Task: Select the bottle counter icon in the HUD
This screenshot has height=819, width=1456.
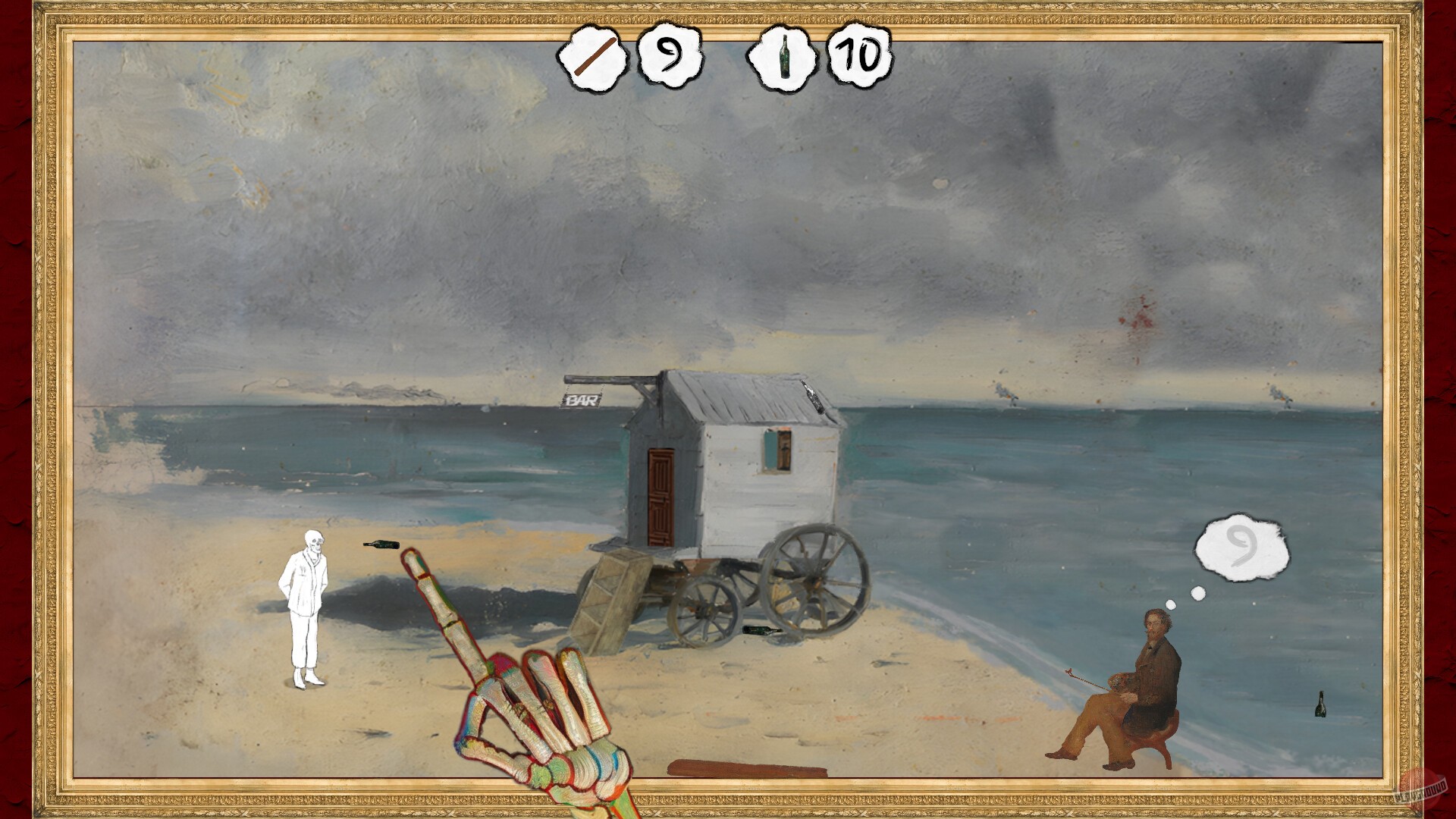Action: (x=785, y=57)
